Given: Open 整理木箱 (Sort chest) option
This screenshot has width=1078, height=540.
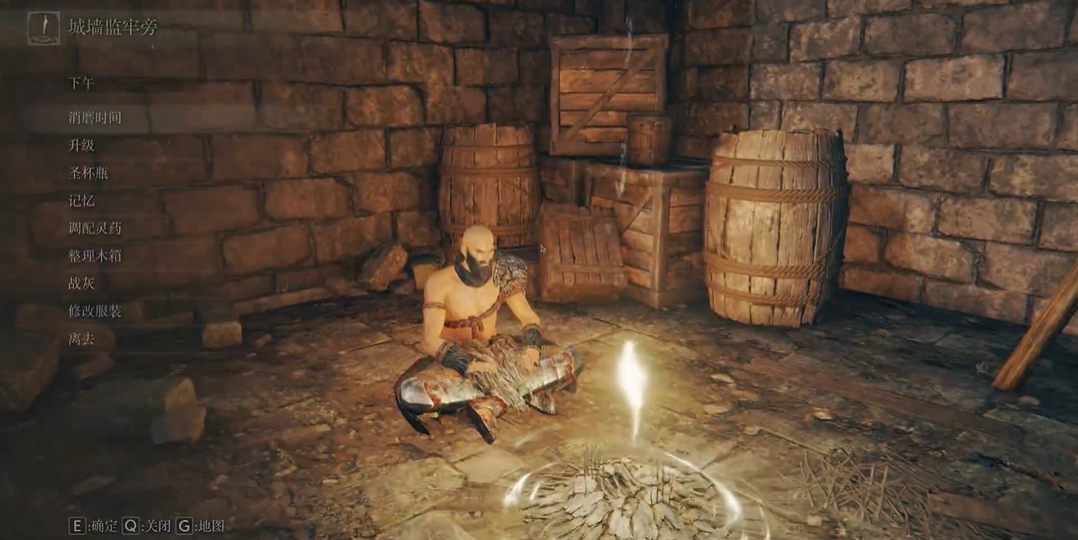Looking at the screenshot, I should point(95,256).
